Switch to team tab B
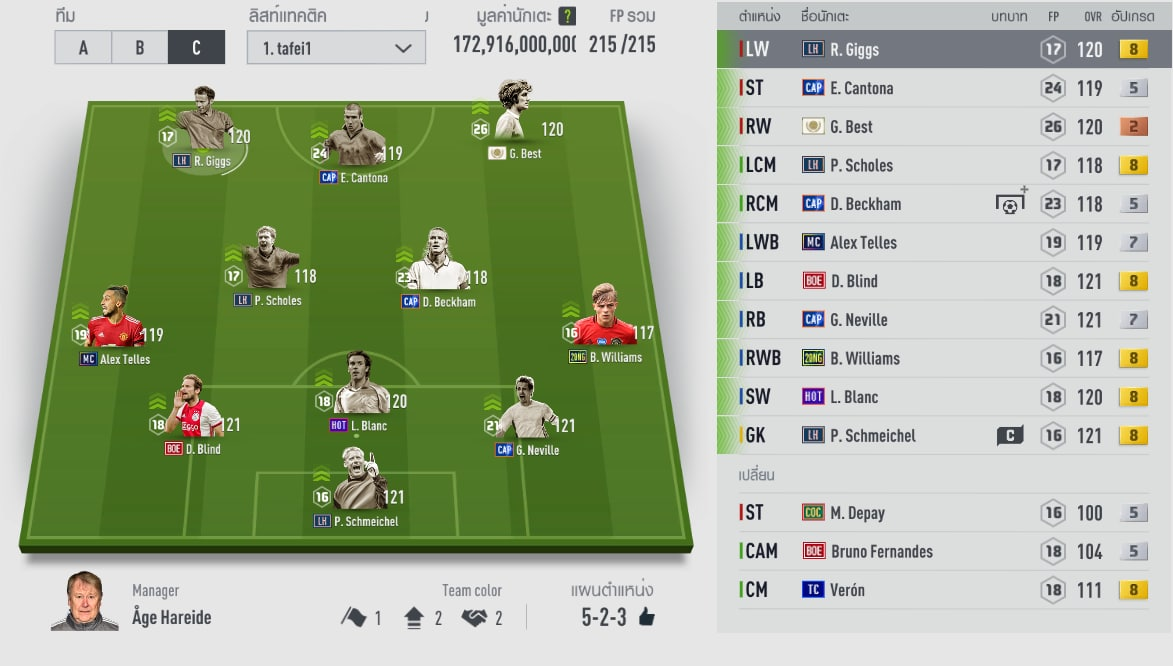 (x=139, y=48)
